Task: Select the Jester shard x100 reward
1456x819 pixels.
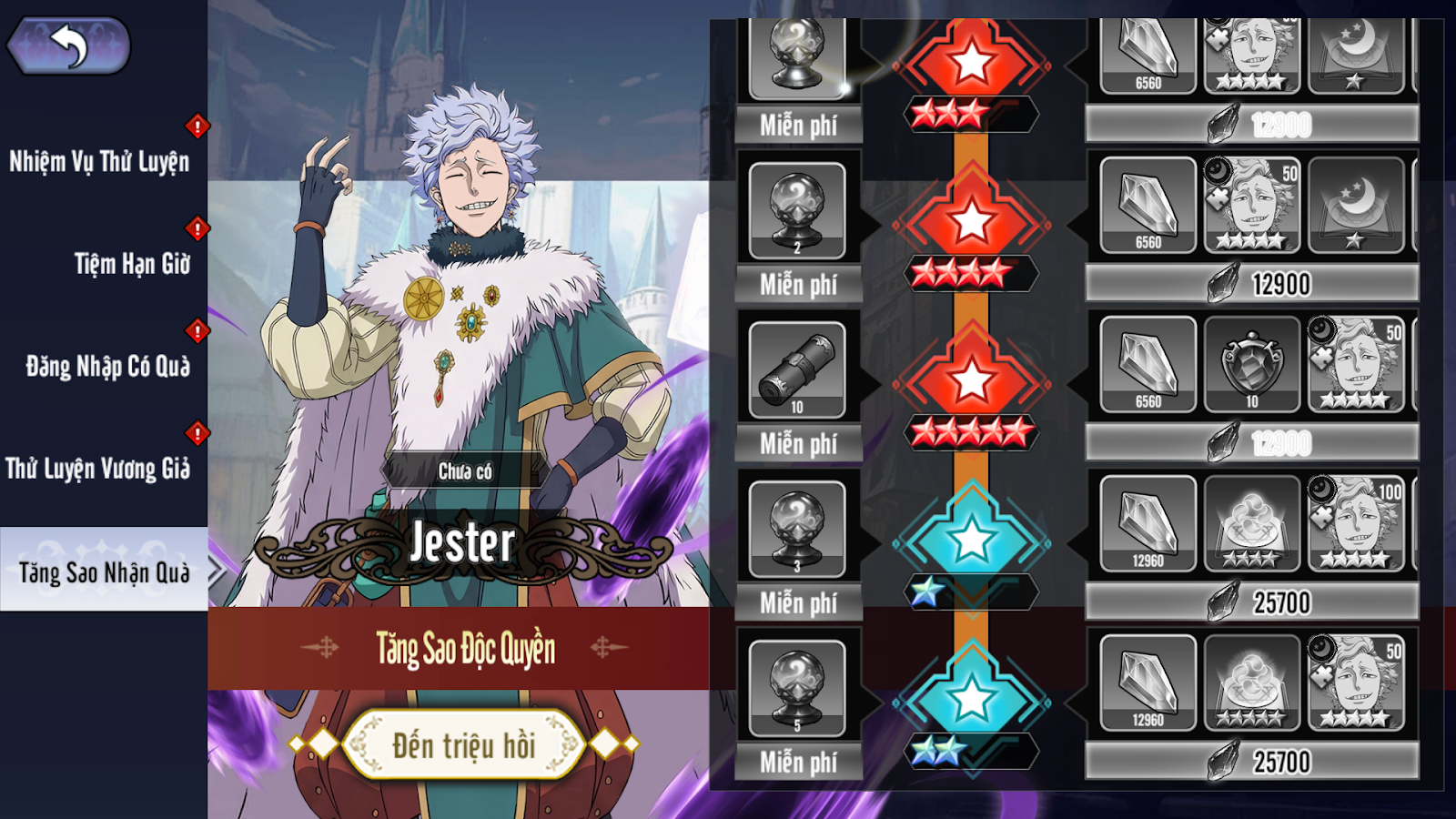Action: tap(1356, 524)
